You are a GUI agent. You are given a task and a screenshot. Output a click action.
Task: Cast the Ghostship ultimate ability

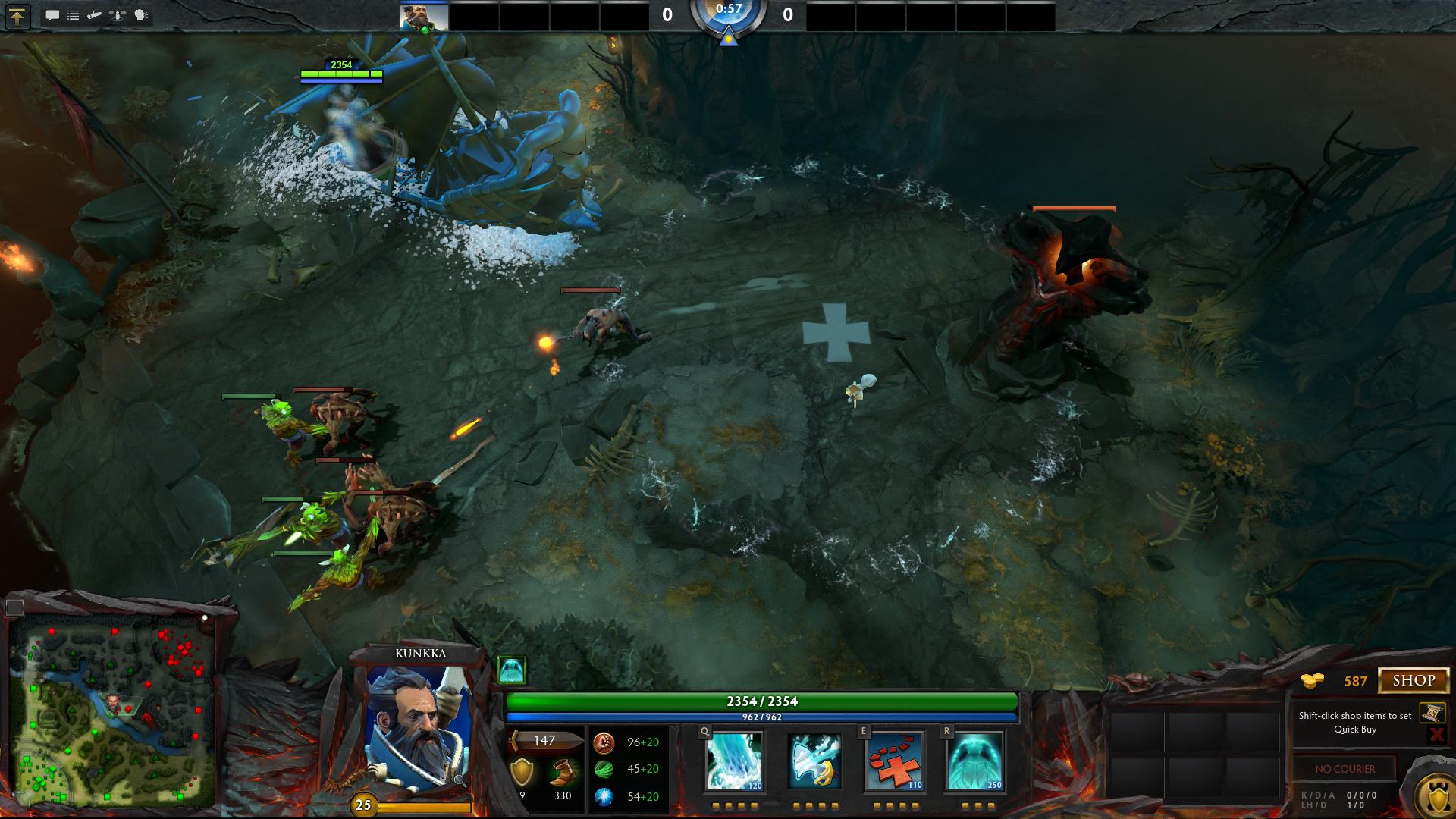tap(974, 761)
